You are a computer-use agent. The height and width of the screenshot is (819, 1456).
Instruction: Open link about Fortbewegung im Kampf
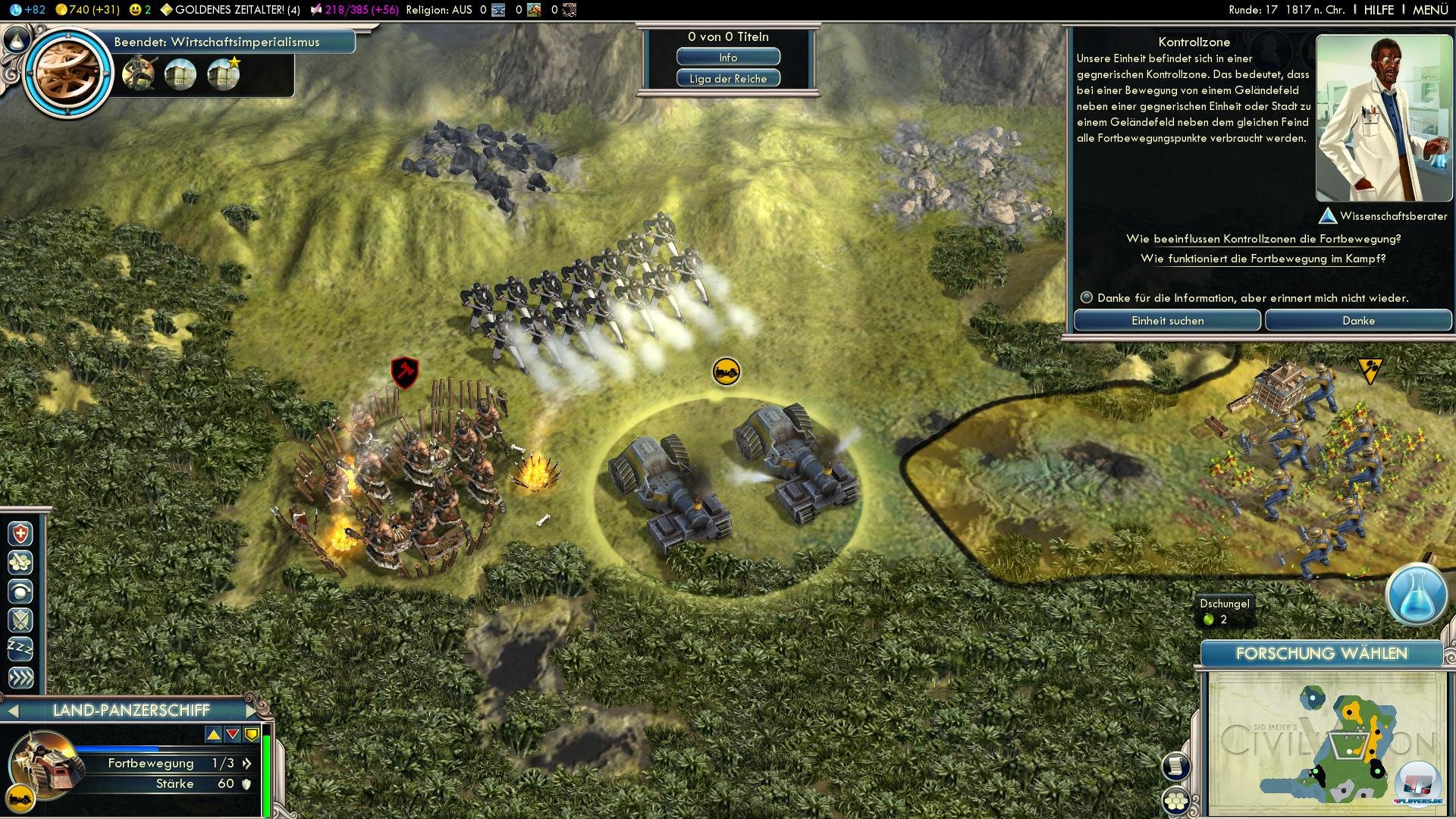(1263, 259)
